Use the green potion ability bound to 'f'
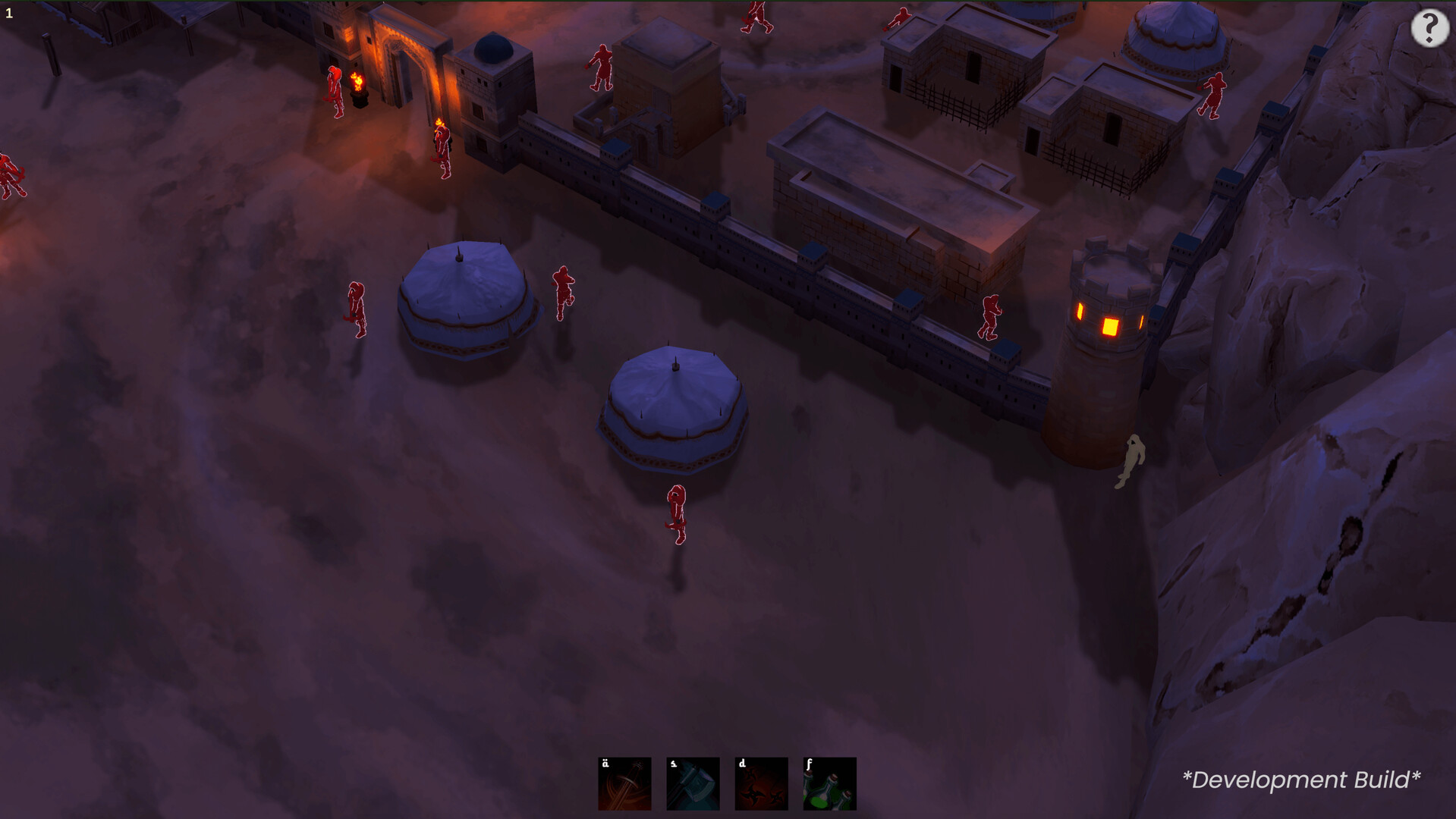Image resolution: width=1456 pixels, height=819 pixels. pos(829,783)
